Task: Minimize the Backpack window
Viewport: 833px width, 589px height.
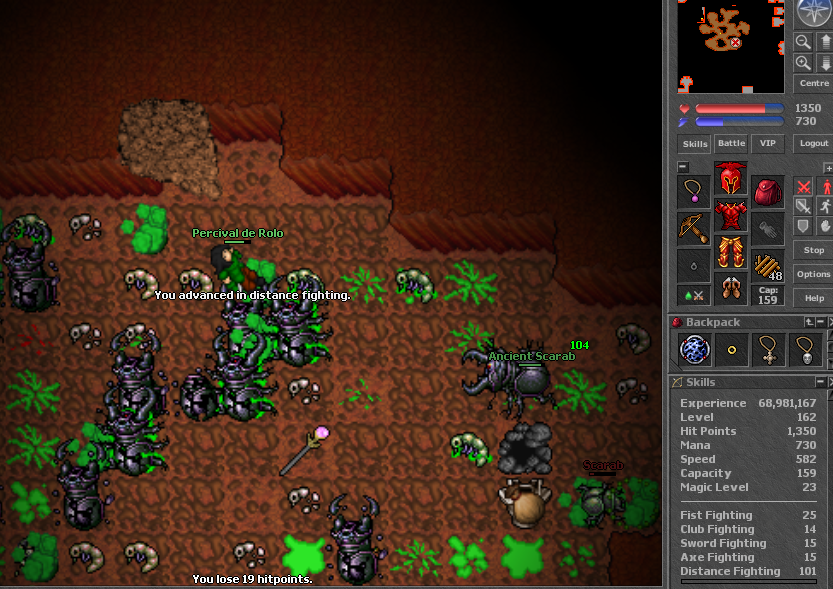Action: [x=820, y=322]
